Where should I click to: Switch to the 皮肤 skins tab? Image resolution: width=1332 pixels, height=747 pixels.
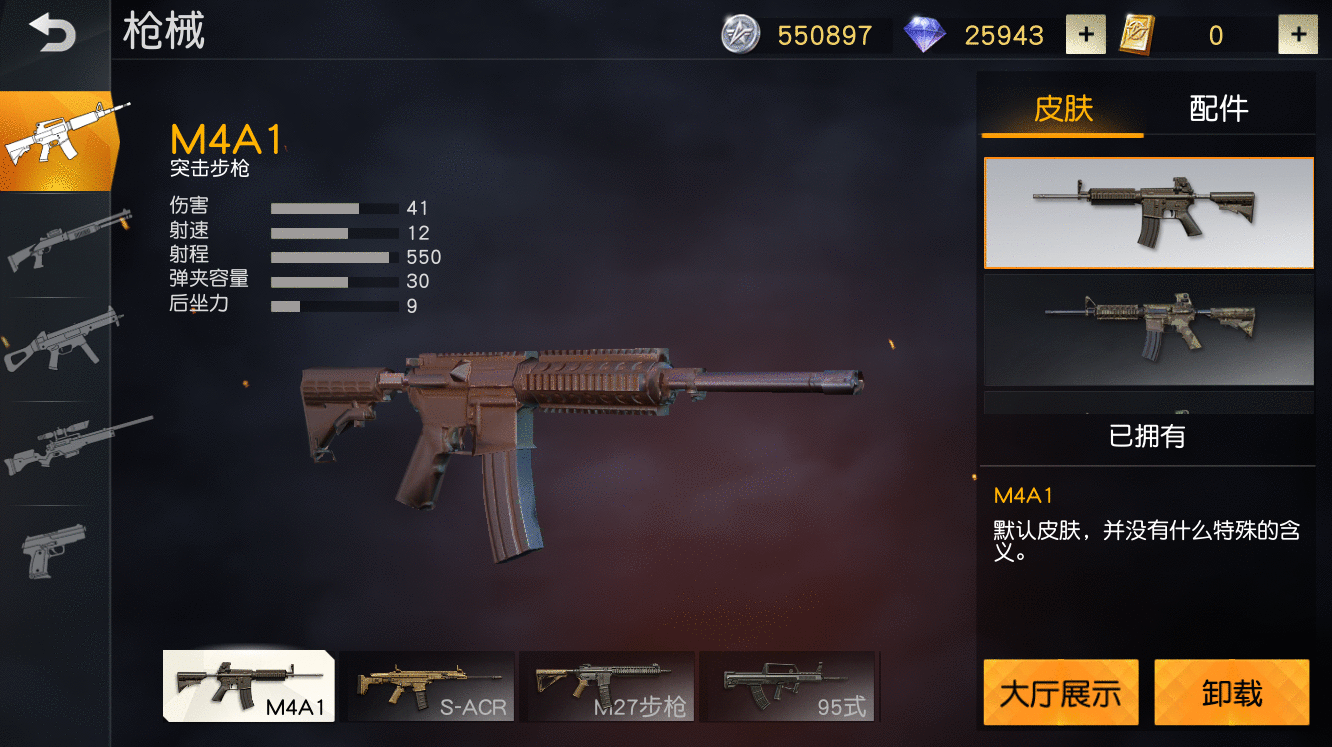pos(1063,108)
